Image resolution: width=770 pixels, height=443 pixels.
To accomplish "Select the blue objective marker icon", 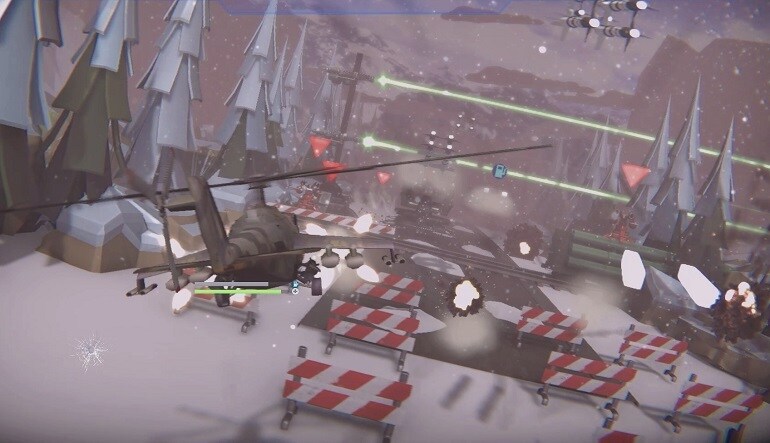I will coord(502,170).
